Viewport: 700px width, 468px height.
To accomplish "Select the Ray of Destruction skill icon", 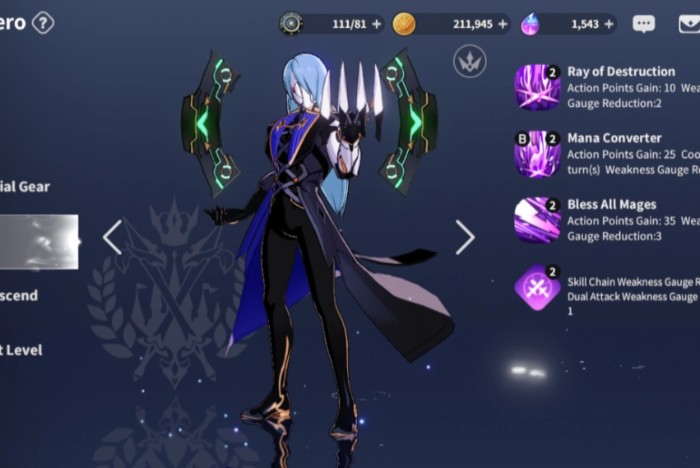I will coord(538,87).
